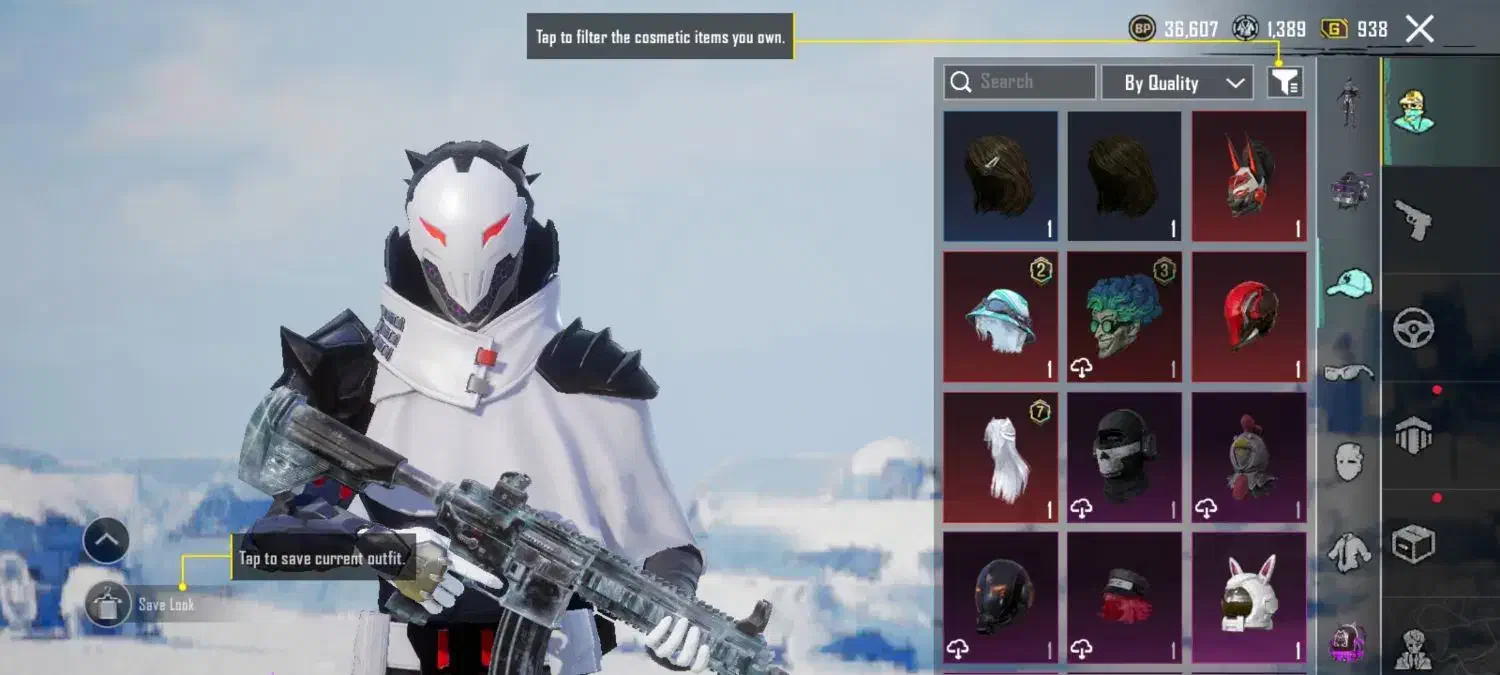Image resolution: width=1500 pixels, height=675 pixels.
Task: Toggle the owned-items filter funnel icon
Action: [1285, 82]
